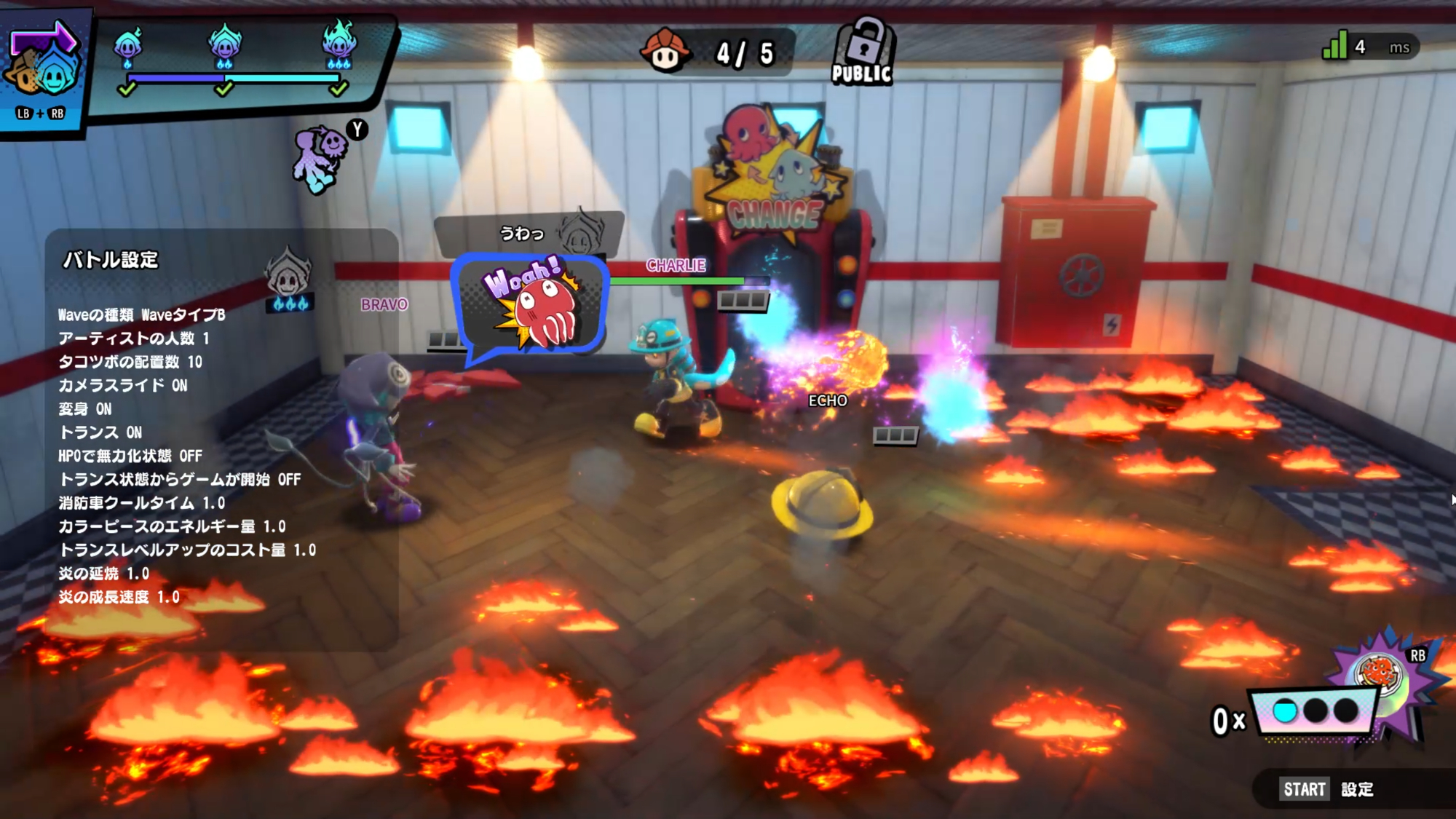Viewport: 1456px width, 819px height.
Task: Choose the カメラスライド ON setting row
Action: [x=123, y=385]
